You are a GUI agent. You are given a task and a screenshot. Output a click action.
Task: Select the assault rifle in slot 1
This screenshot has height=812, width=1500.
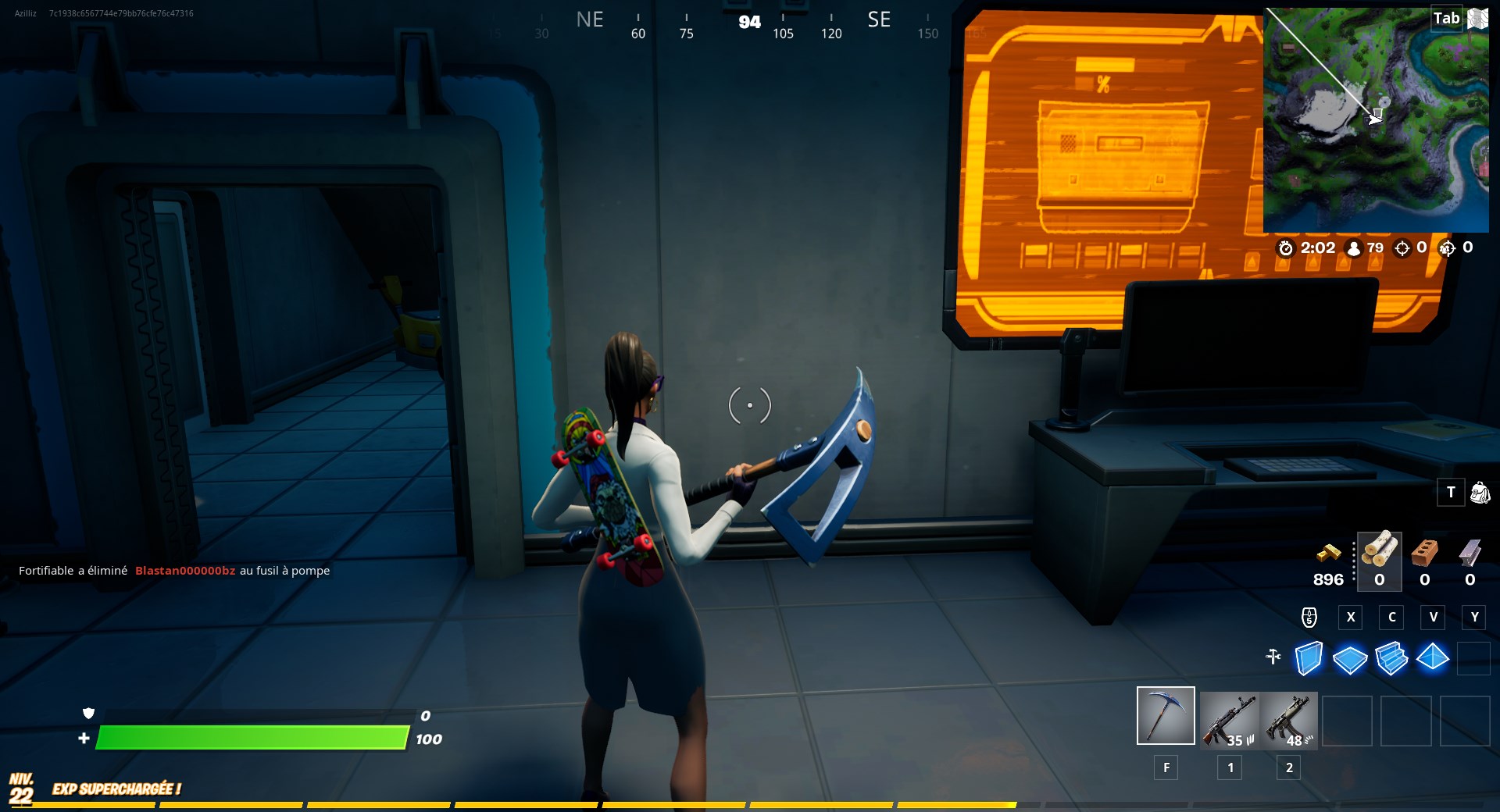tap(1229, 720)
